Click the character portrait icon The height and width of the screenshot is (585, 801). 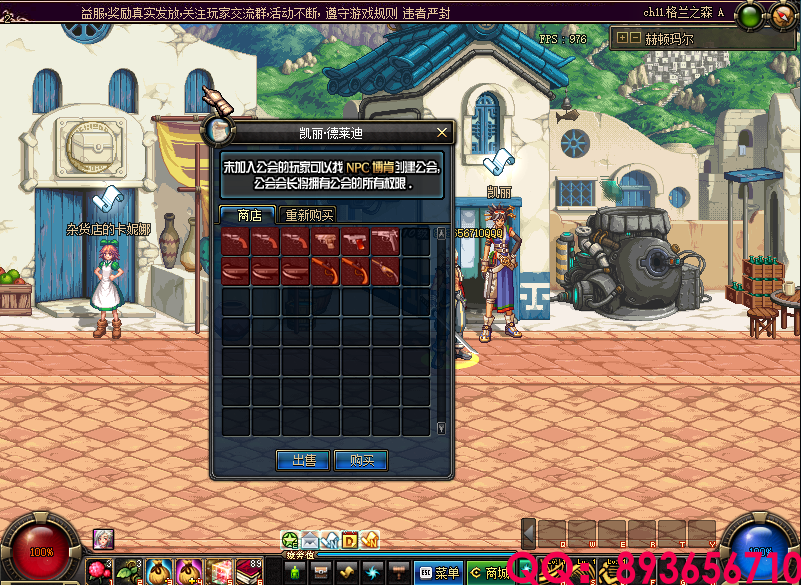[103, 539]
